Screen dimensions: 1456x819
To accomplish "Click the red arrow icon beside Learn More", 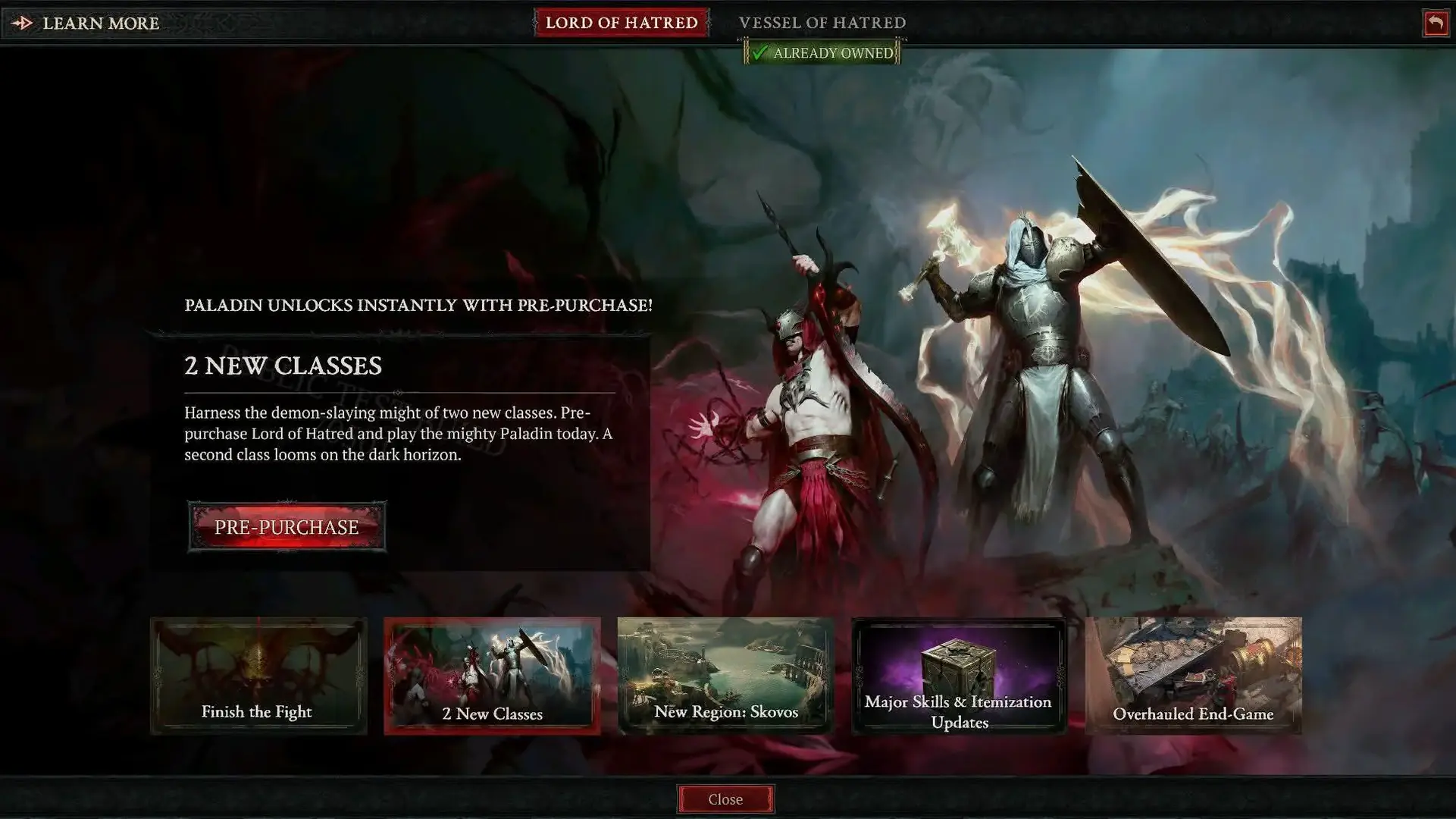I will [x=22, y=23].
